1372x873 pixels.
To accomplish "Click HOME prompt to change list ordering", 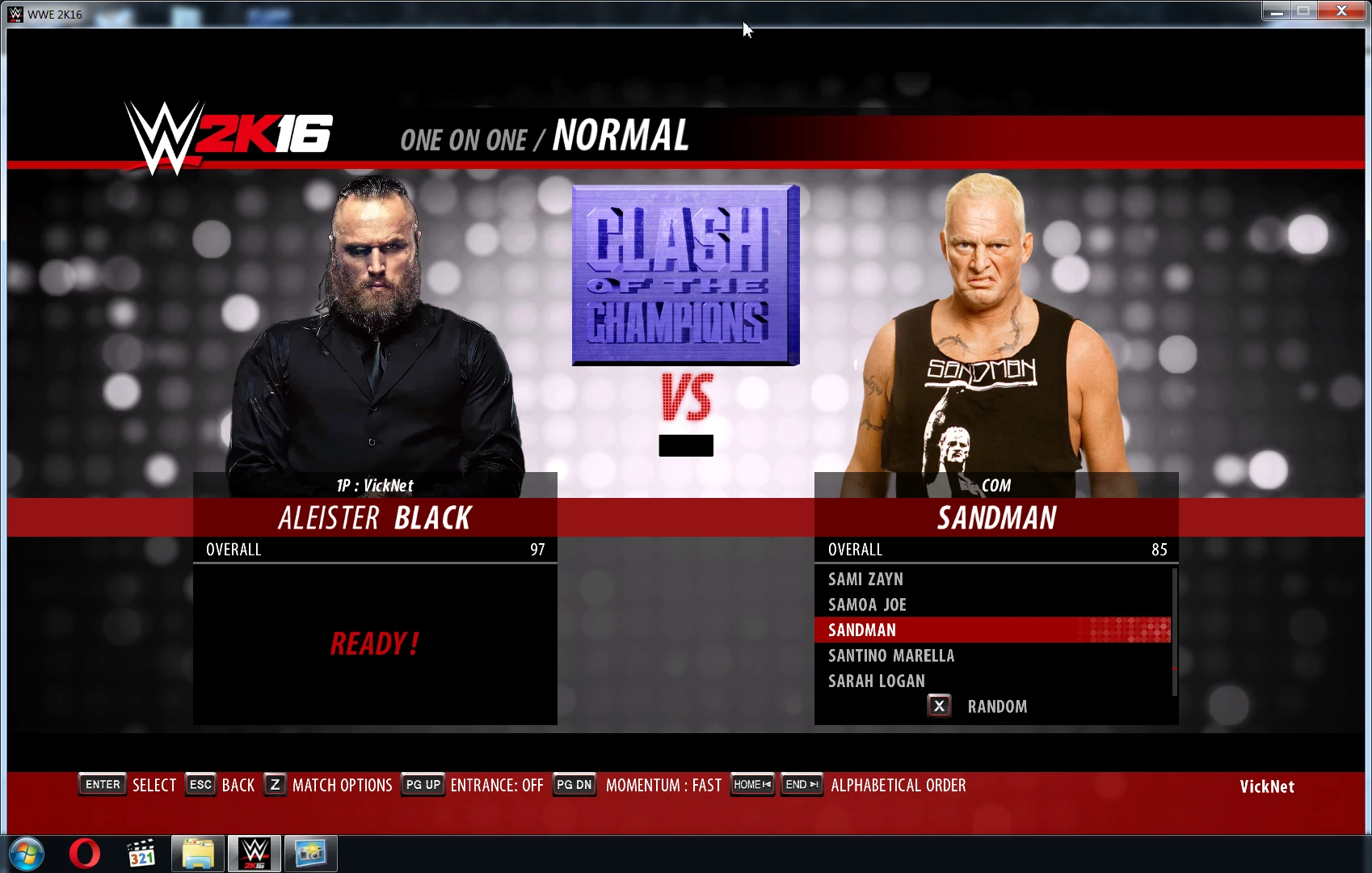I will click(751, 784).
